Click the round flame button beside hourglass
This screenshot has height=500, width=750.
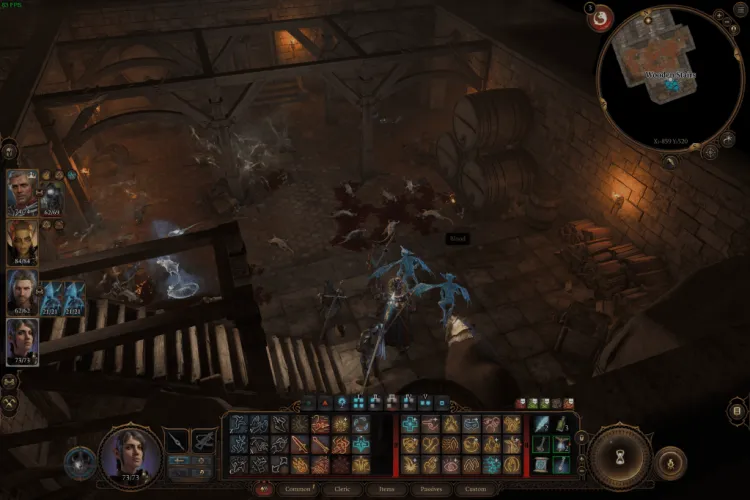coord(671,463)
